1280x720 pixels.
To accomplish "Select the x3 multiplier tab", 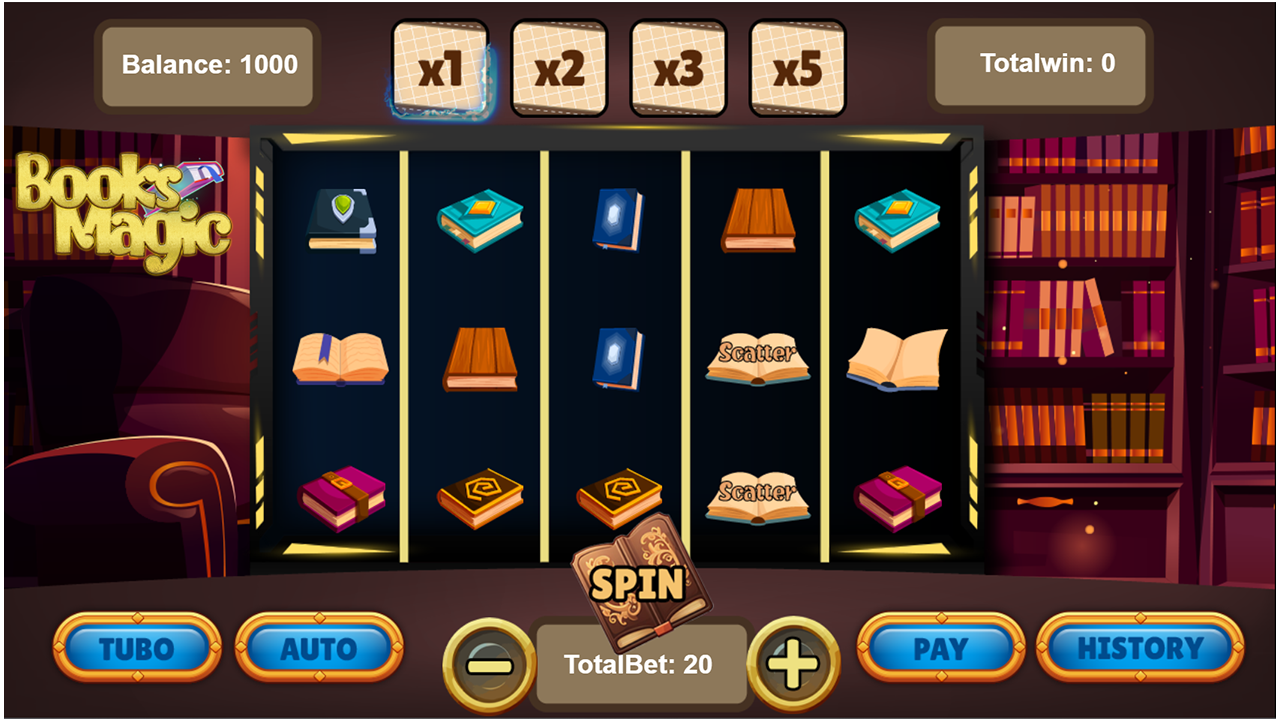I will [679, 64].
